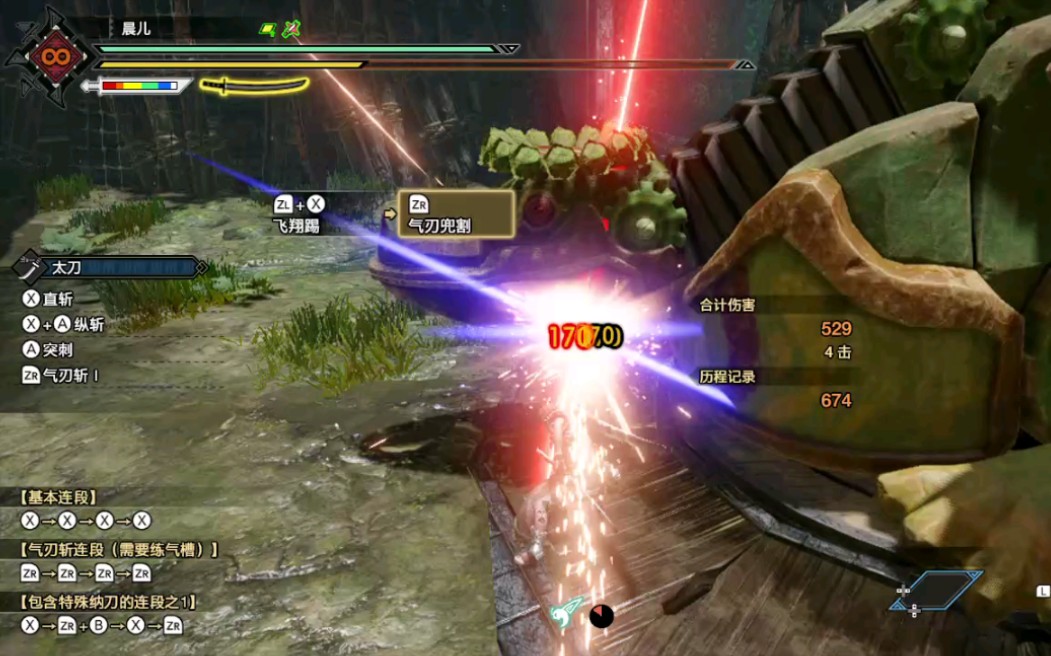Choose the highlighted 气刃兜割 combo box
1051x656 pixels.
point(455,214)
